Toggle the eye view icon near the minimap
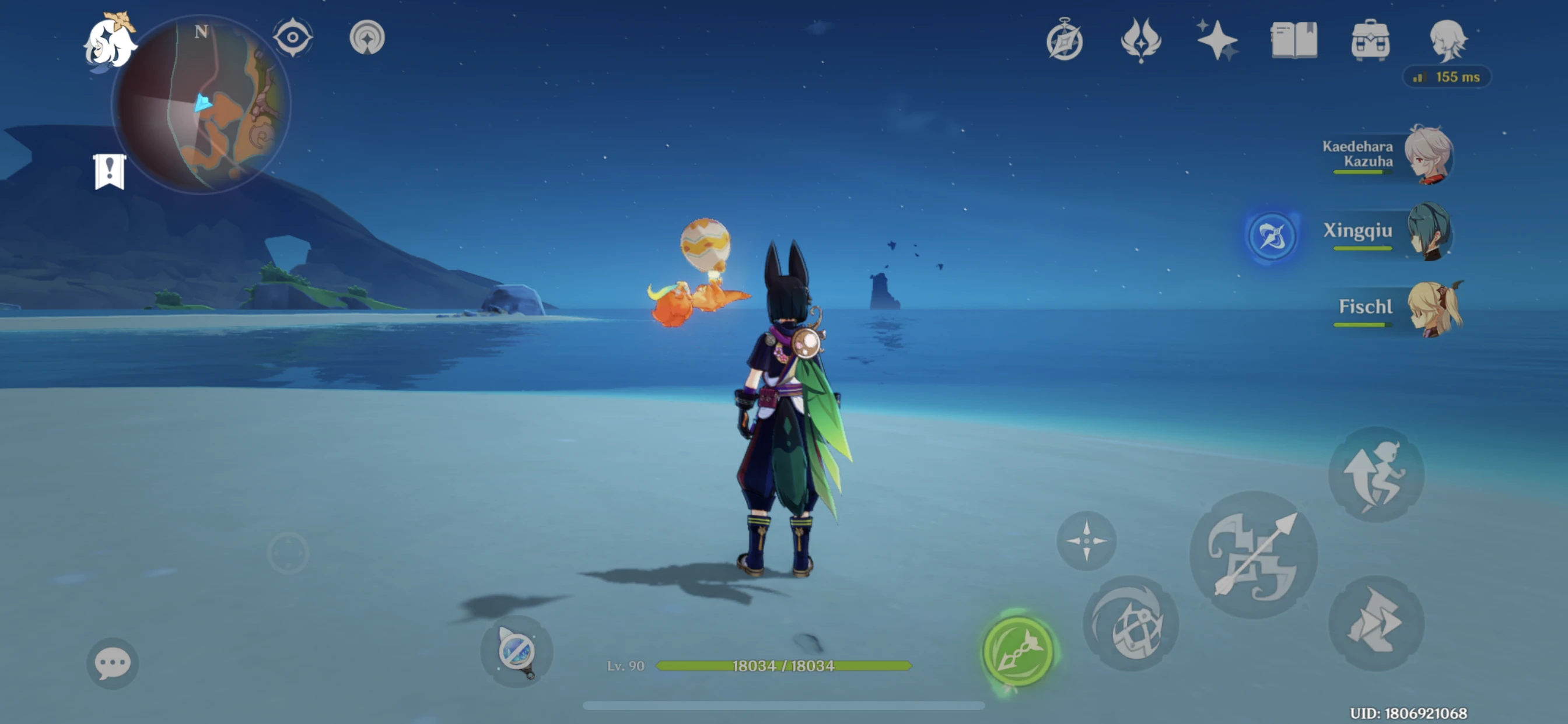Screen dimensions: 1568x724 pos(292,37)
